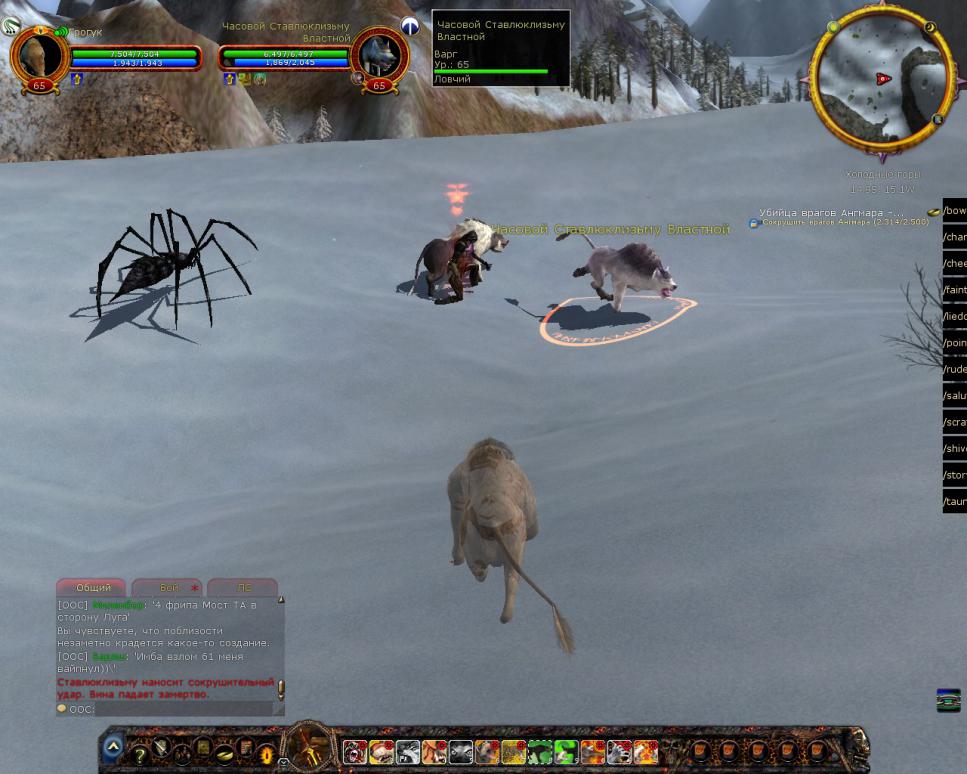Open the question mark help icon

click(x=139, y=754)
